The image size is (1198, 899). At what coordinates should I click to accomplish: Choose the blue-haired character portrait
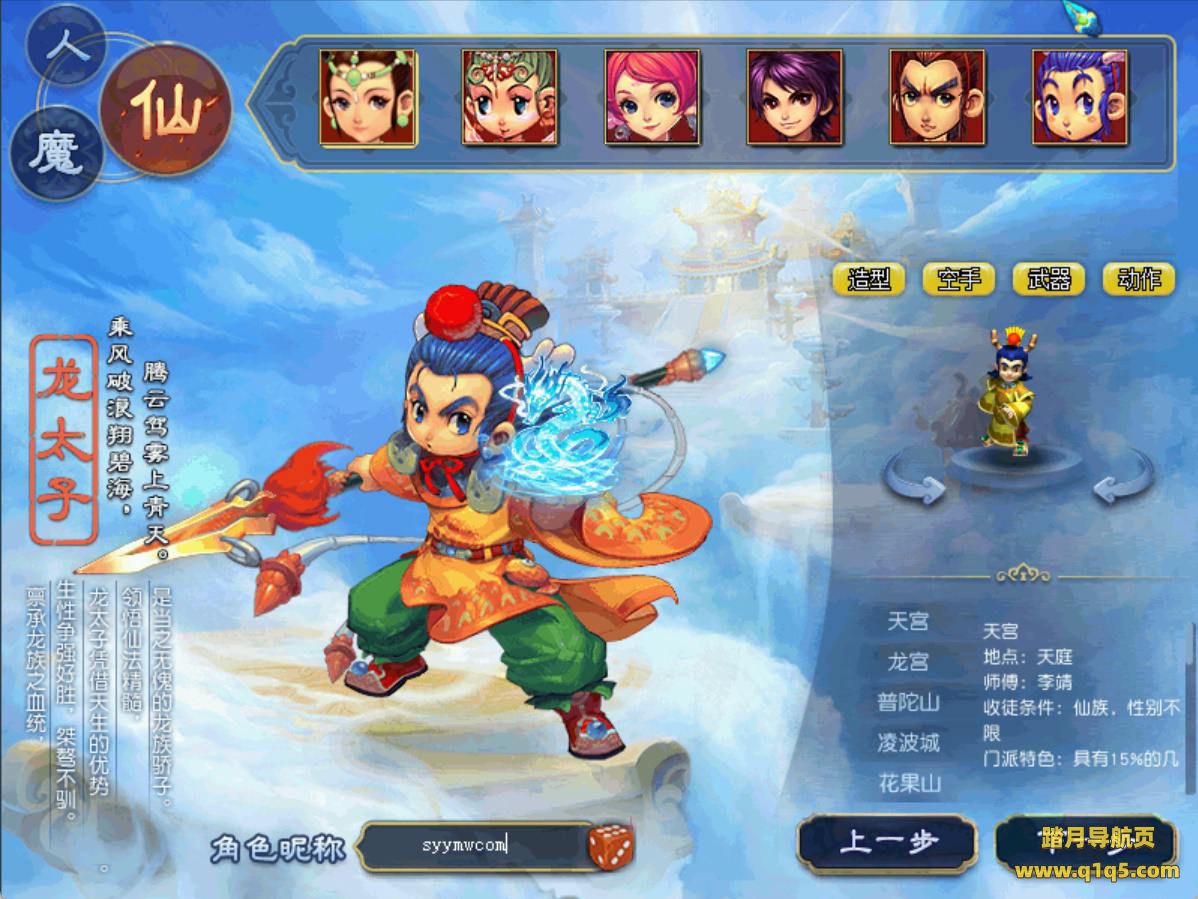[x=1079, y=97]
